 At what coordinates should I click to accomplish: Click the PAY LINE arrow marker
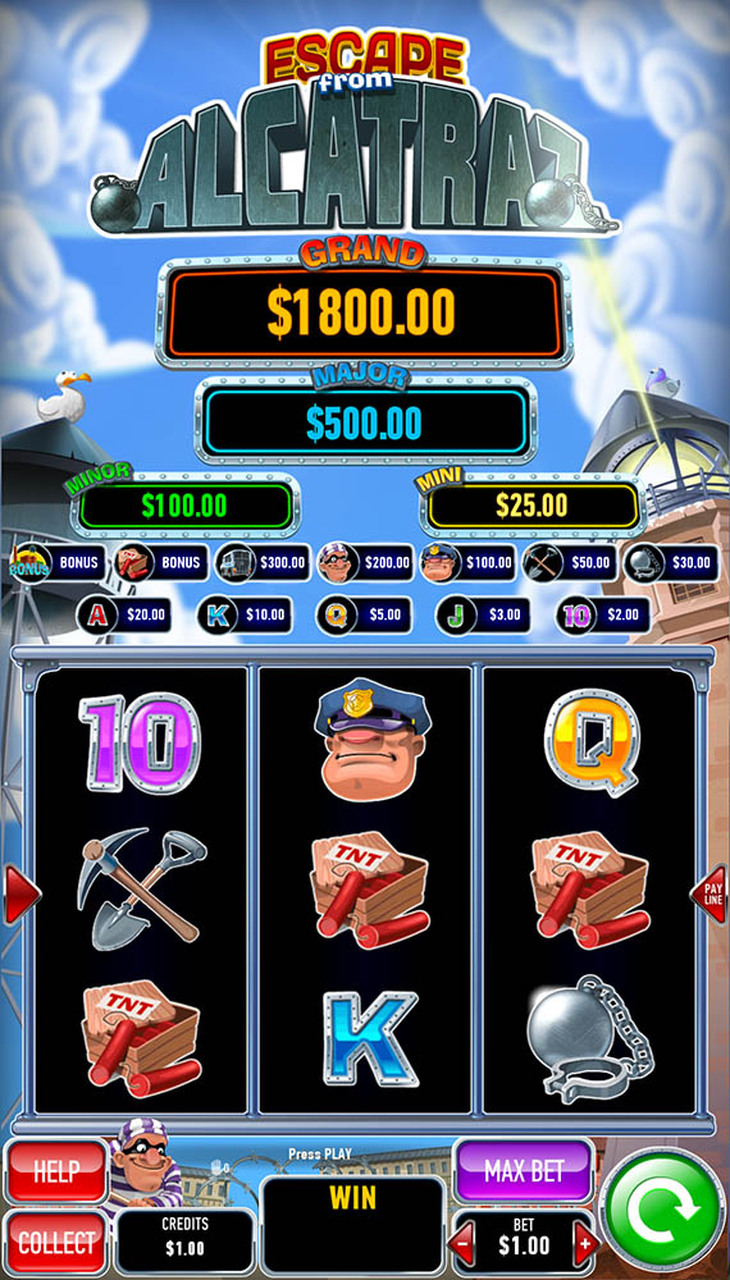[710, 894]
